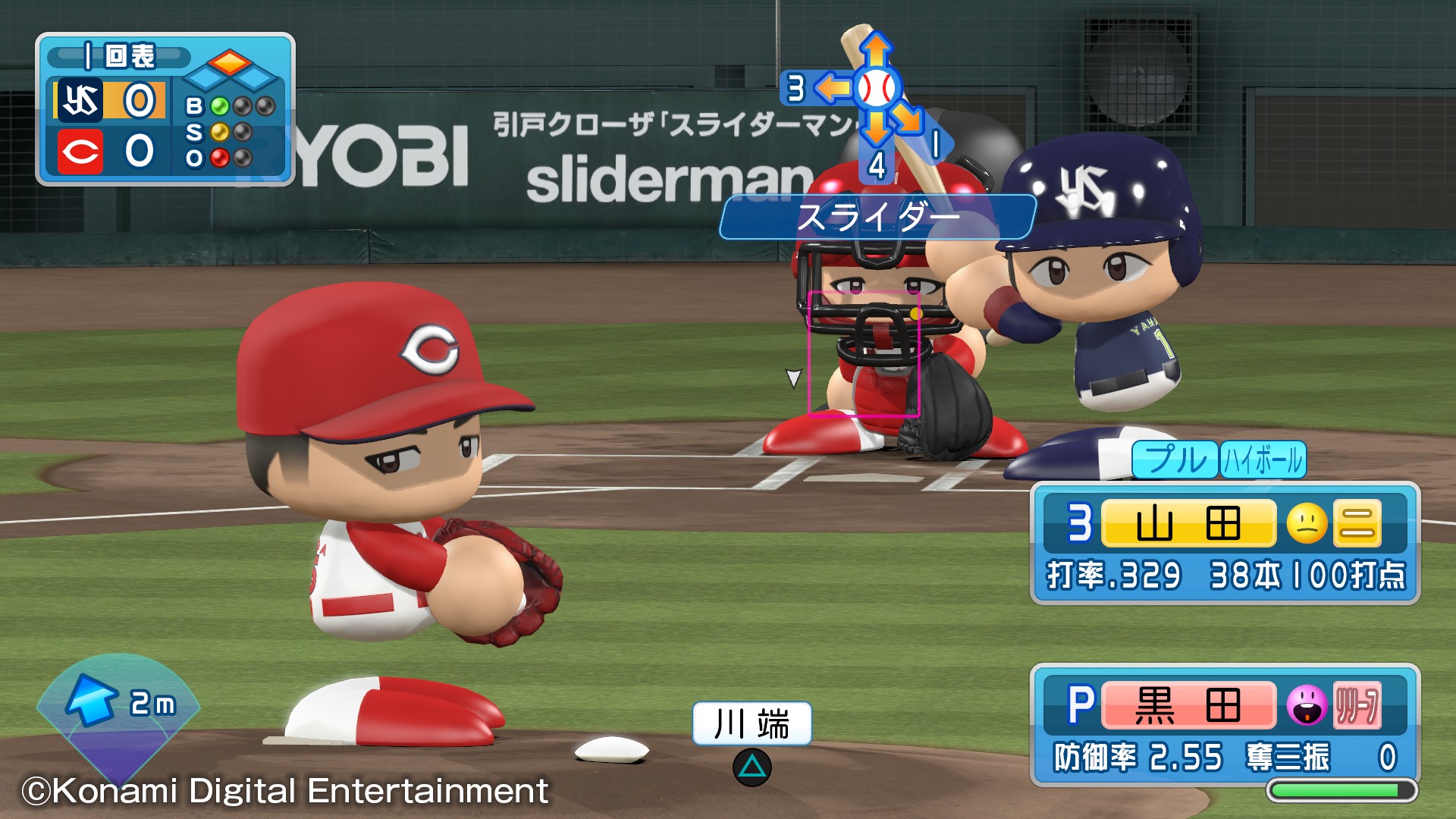
Task: Click the スライダー pitch name banner
Action: pos(877,218)
